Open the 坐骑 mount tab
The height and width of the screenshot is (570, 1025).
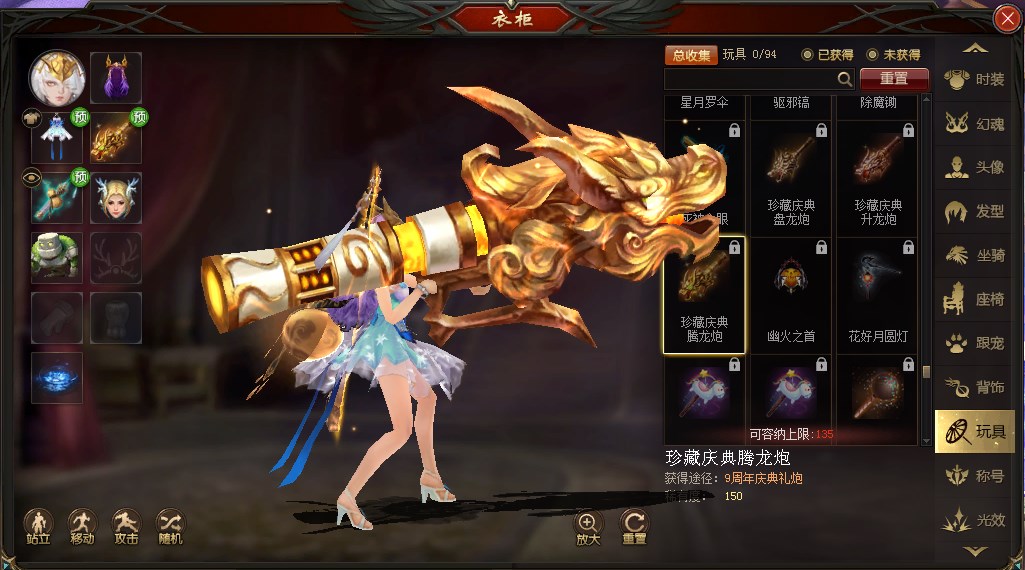[x=974, y=256]
